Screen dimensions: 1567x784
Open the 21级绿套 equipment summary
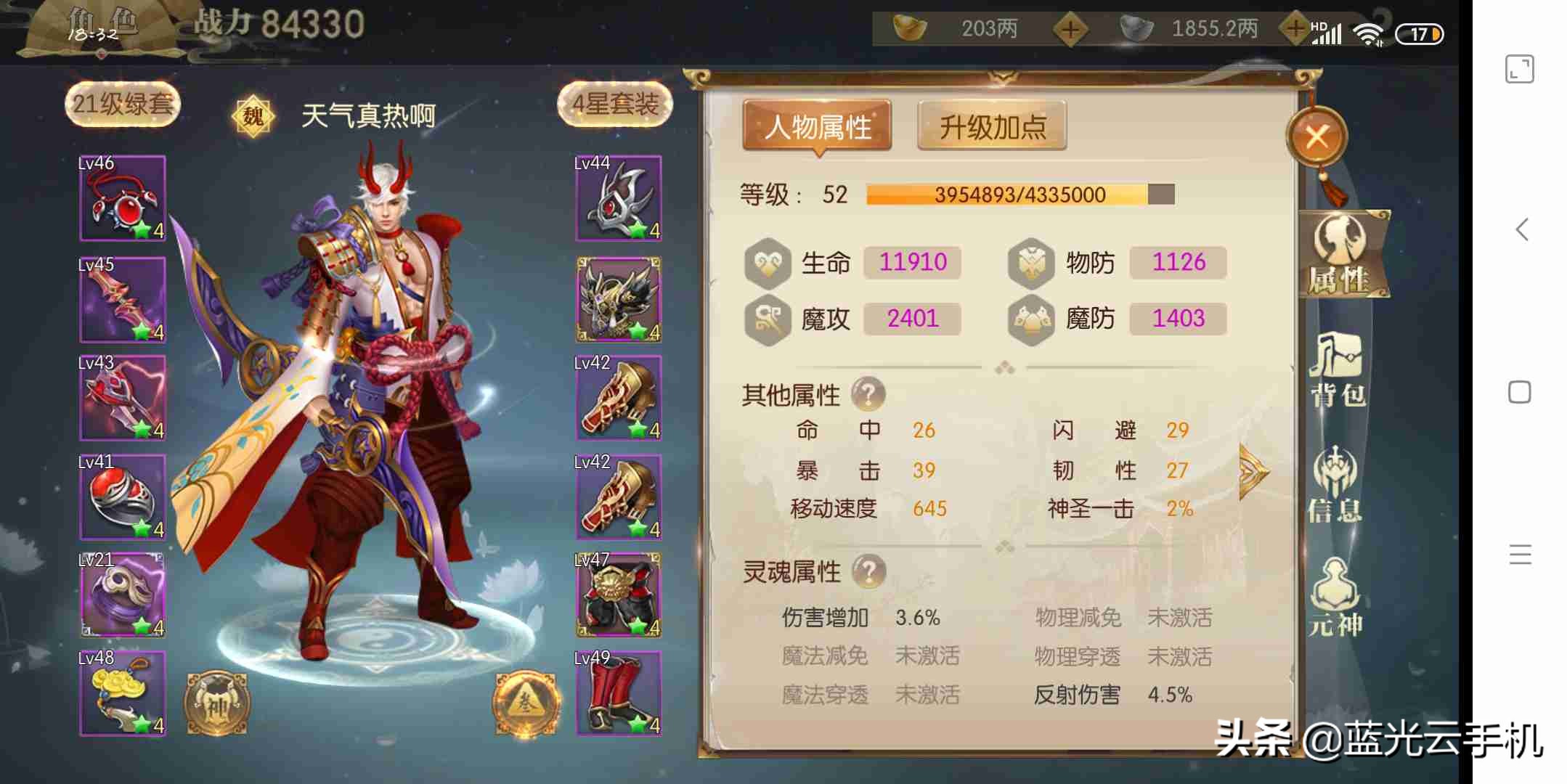click(121, 104)
